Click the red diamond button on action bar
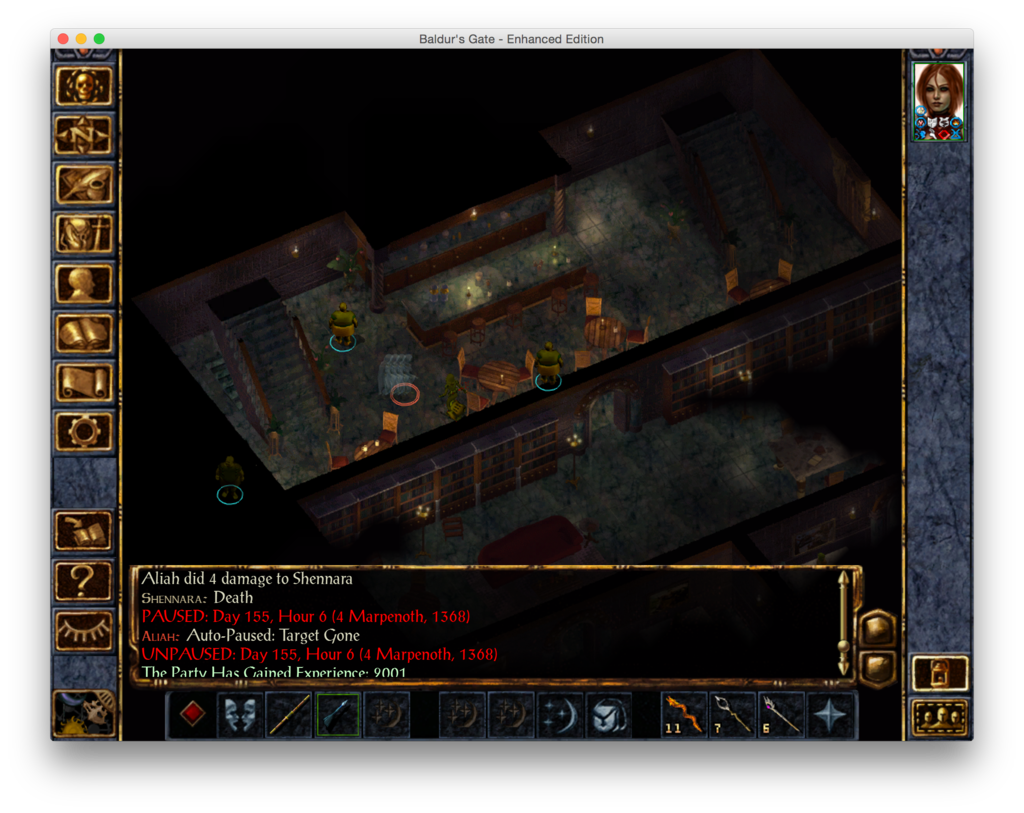The width and height of the screenshot is (1024, 813). [x=193, y=715]
